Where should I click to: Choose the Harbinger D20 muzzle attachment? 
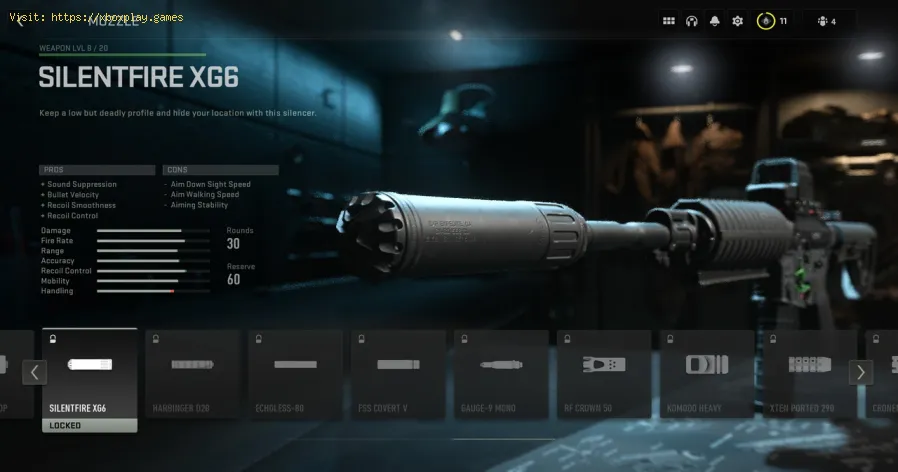[192, 373]
